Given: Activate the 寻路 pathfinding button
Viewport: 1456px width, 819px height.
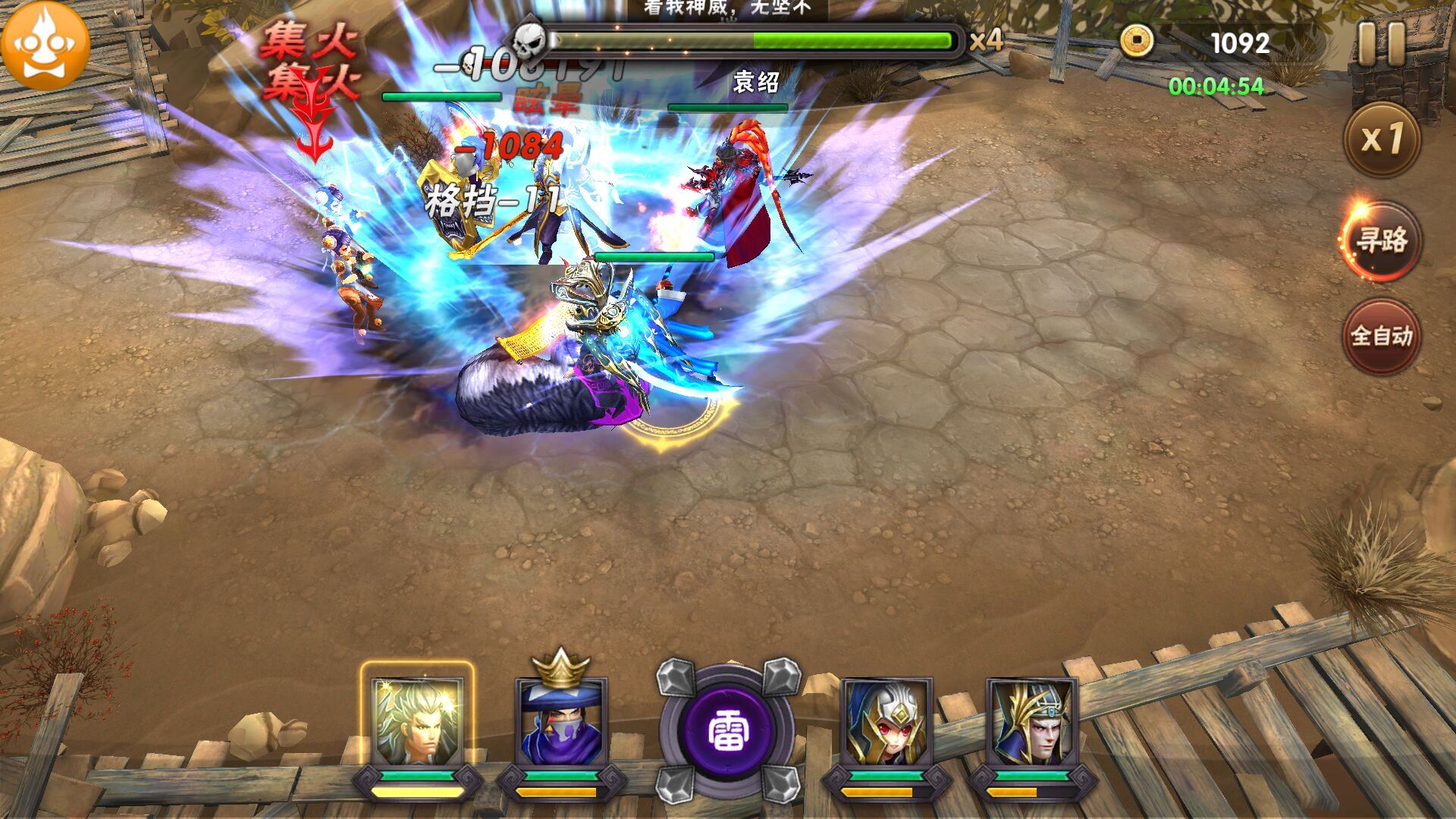Looking at the screenshot, I should point(1380,241).
